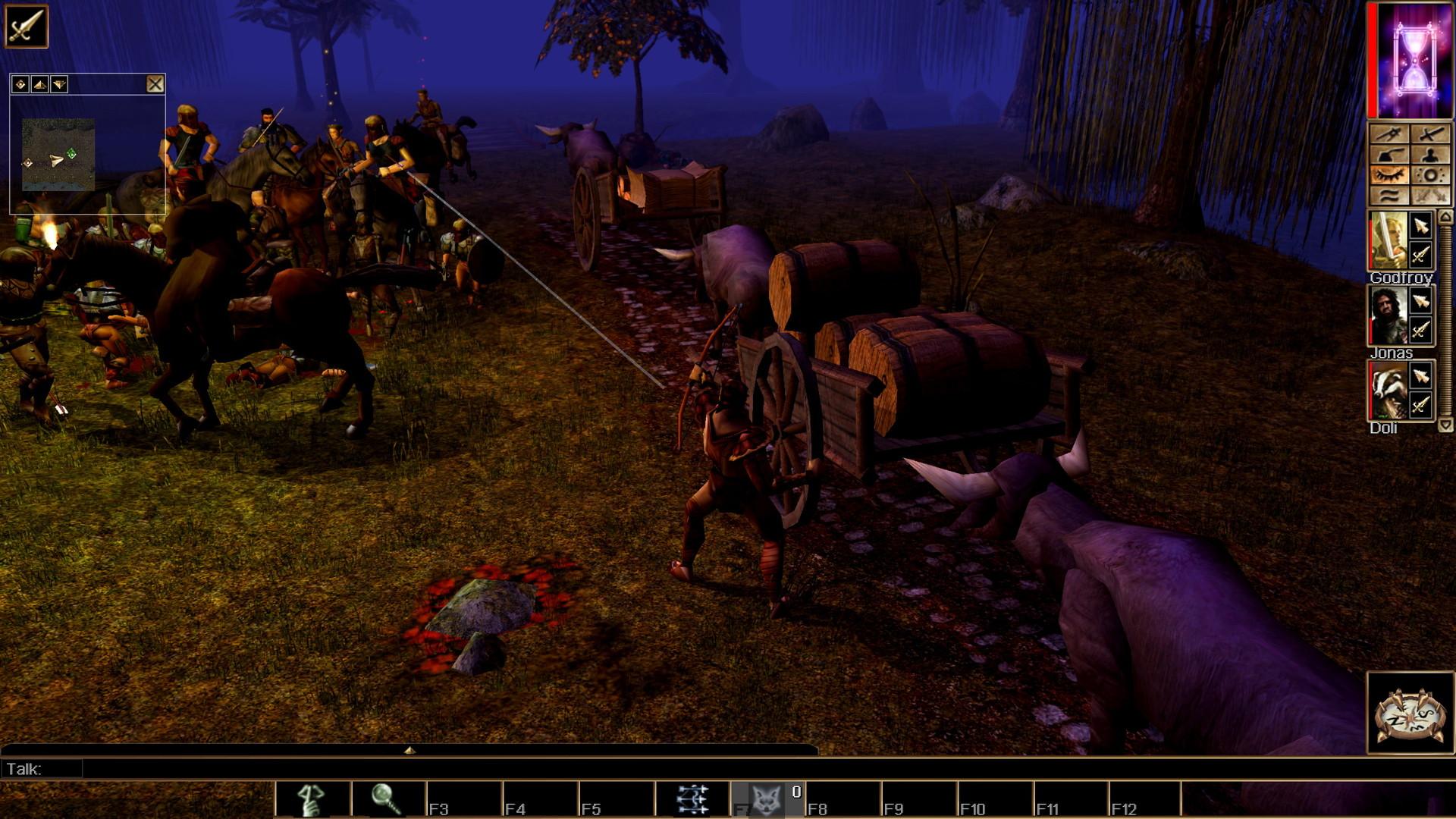Click the axe command icon in the sidebar

1391,154
